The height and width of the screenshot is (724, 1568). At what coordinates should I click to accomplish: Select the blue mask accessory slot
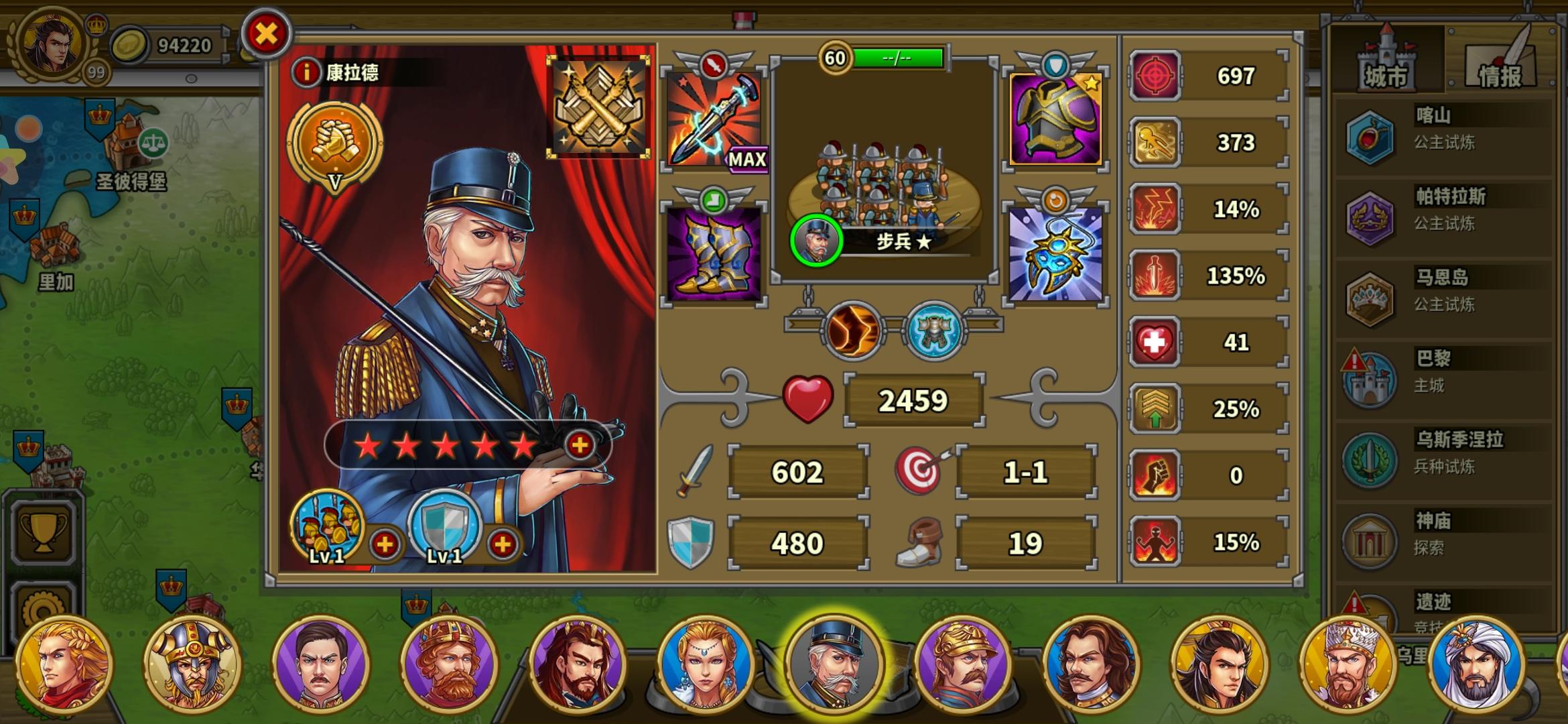coord(1055,253)
